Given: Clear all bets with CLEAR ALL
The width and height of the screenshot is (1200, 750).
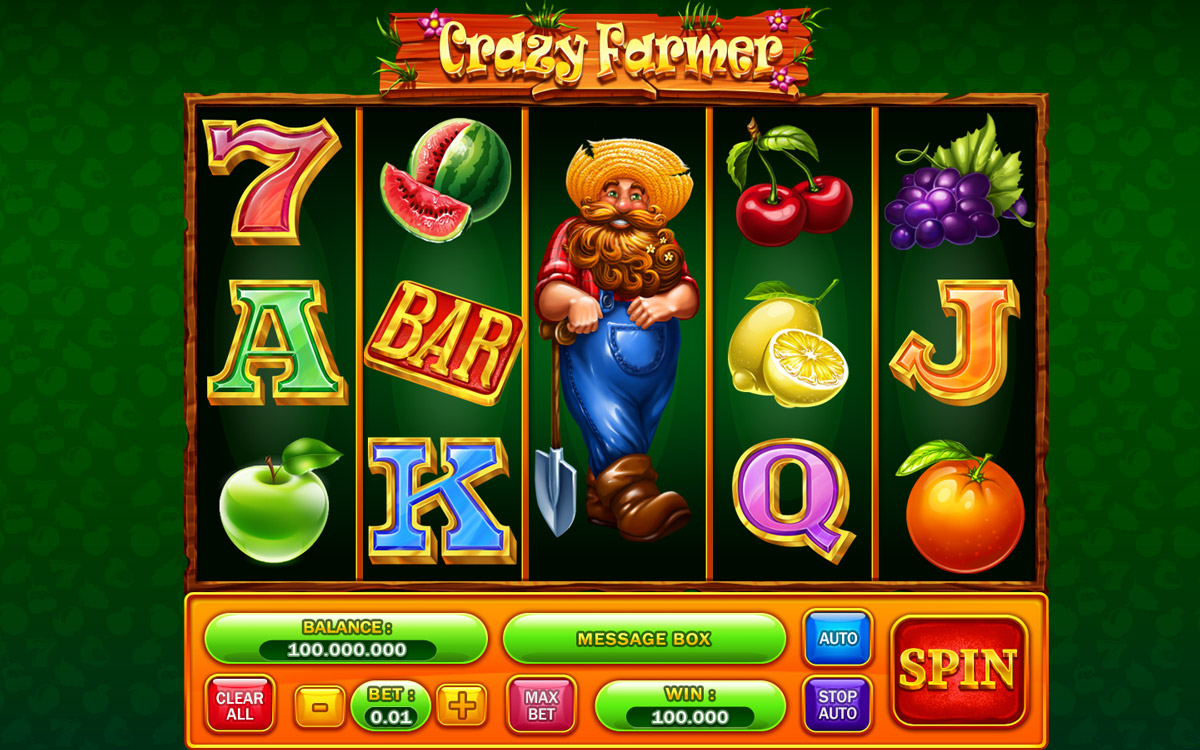Looking at the screenshot, I should tap(240, 705).
